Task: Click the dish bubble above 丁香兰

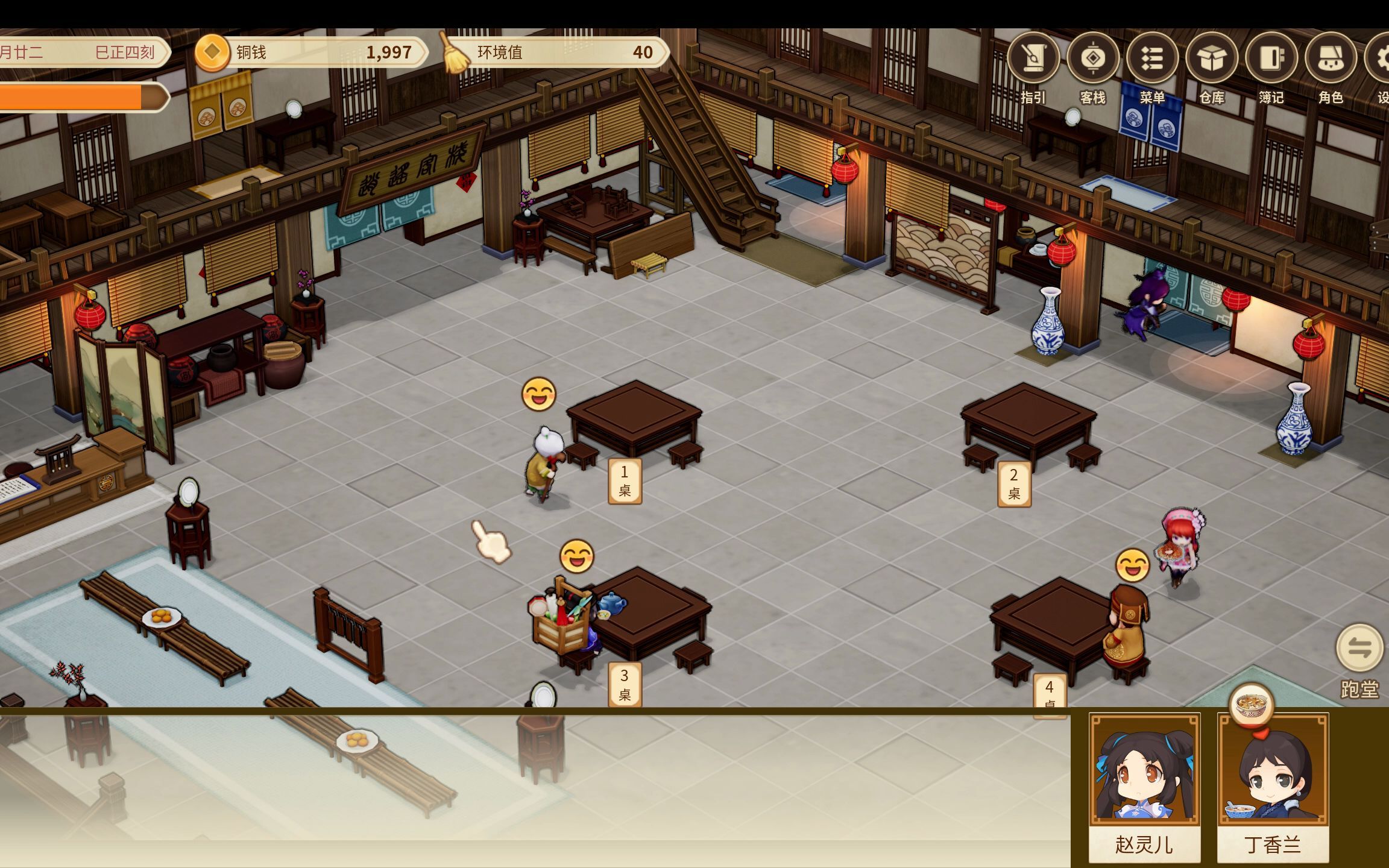Action: [1251, 705]
